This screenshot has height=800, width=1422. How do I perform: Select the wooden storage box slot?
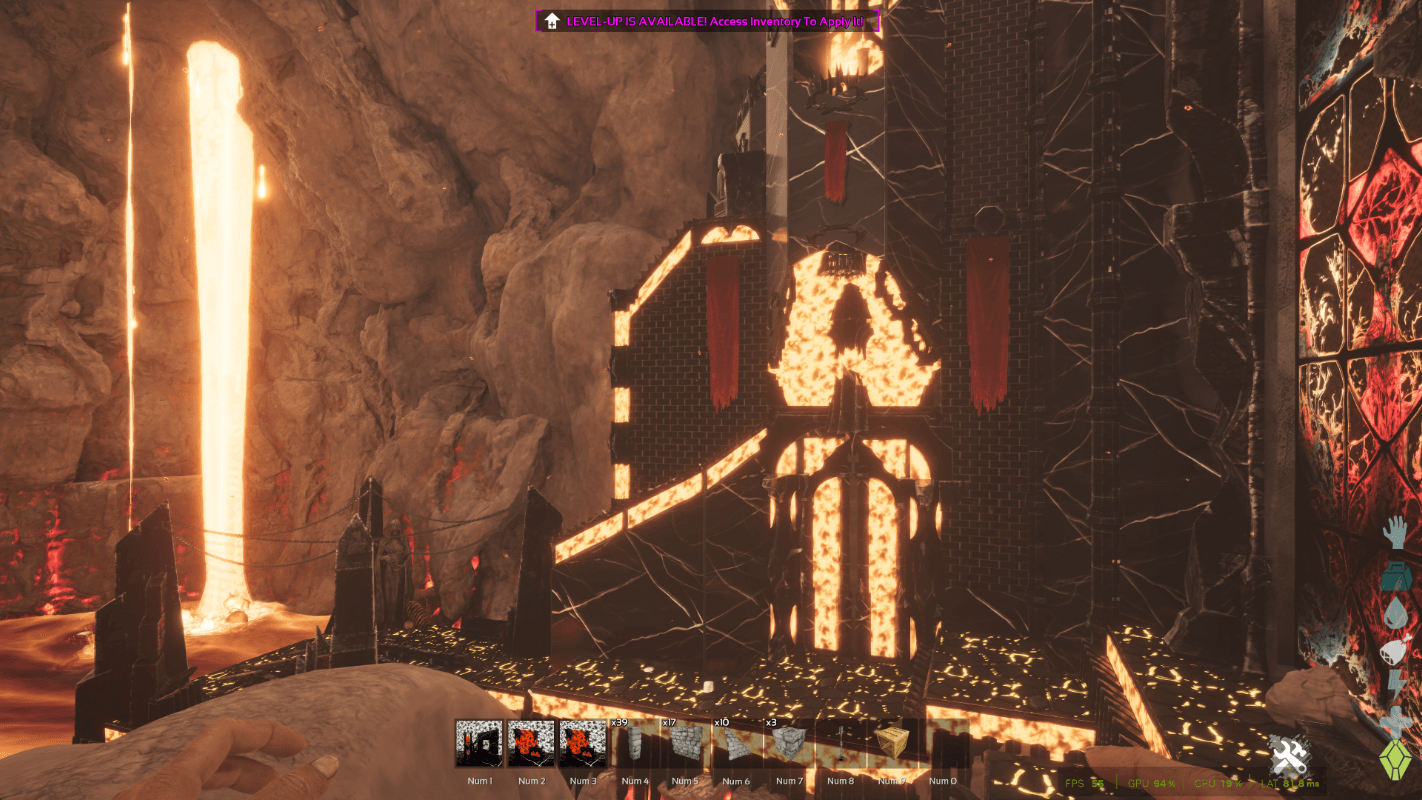pos(891,744)
